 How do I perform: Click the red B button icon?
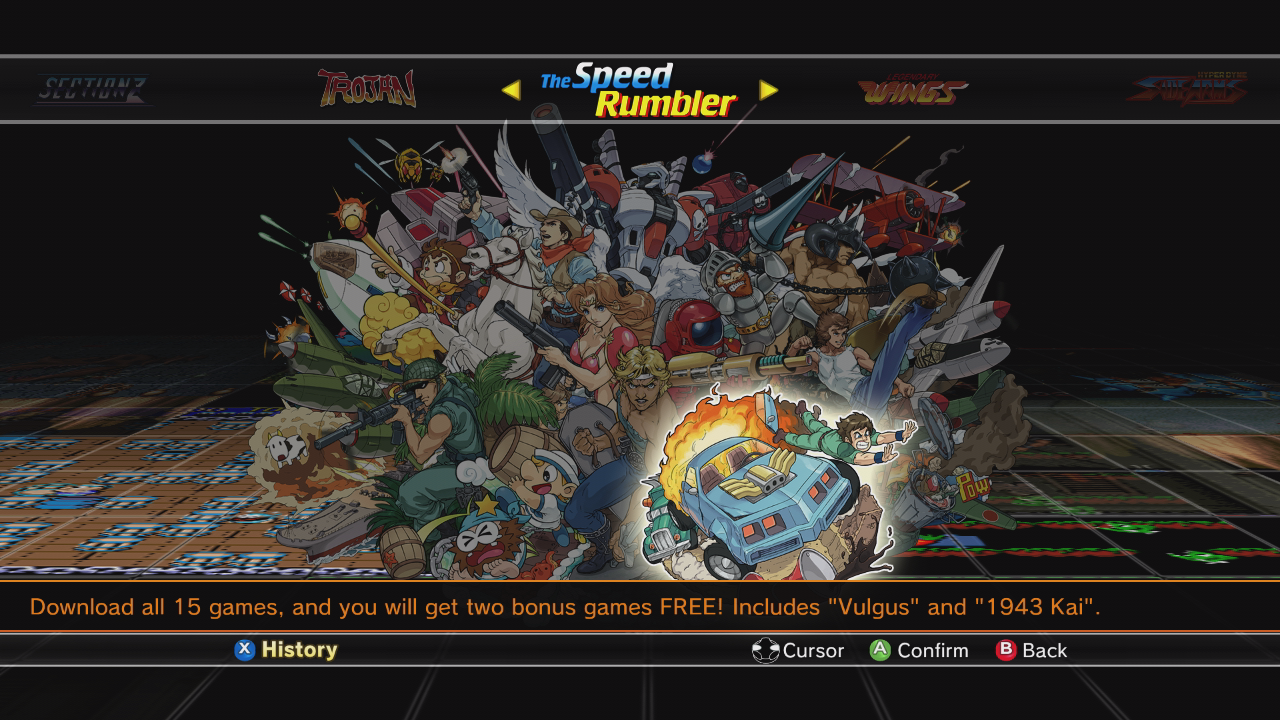click(1004, 650)
